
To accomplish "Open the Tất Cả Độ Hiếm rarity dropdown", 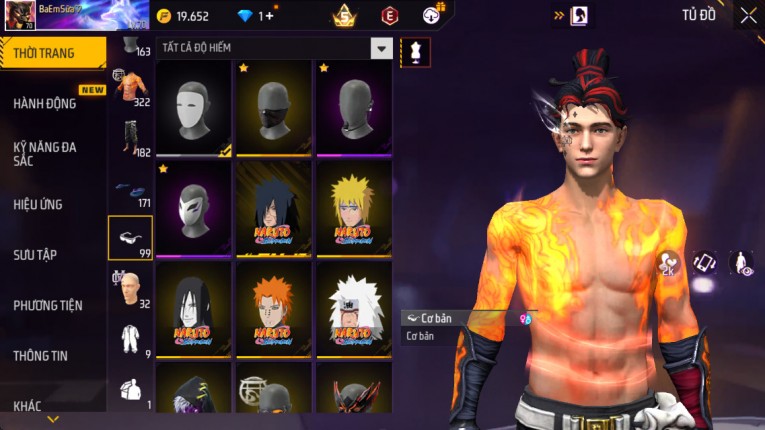I will click(x=381, y=48).
